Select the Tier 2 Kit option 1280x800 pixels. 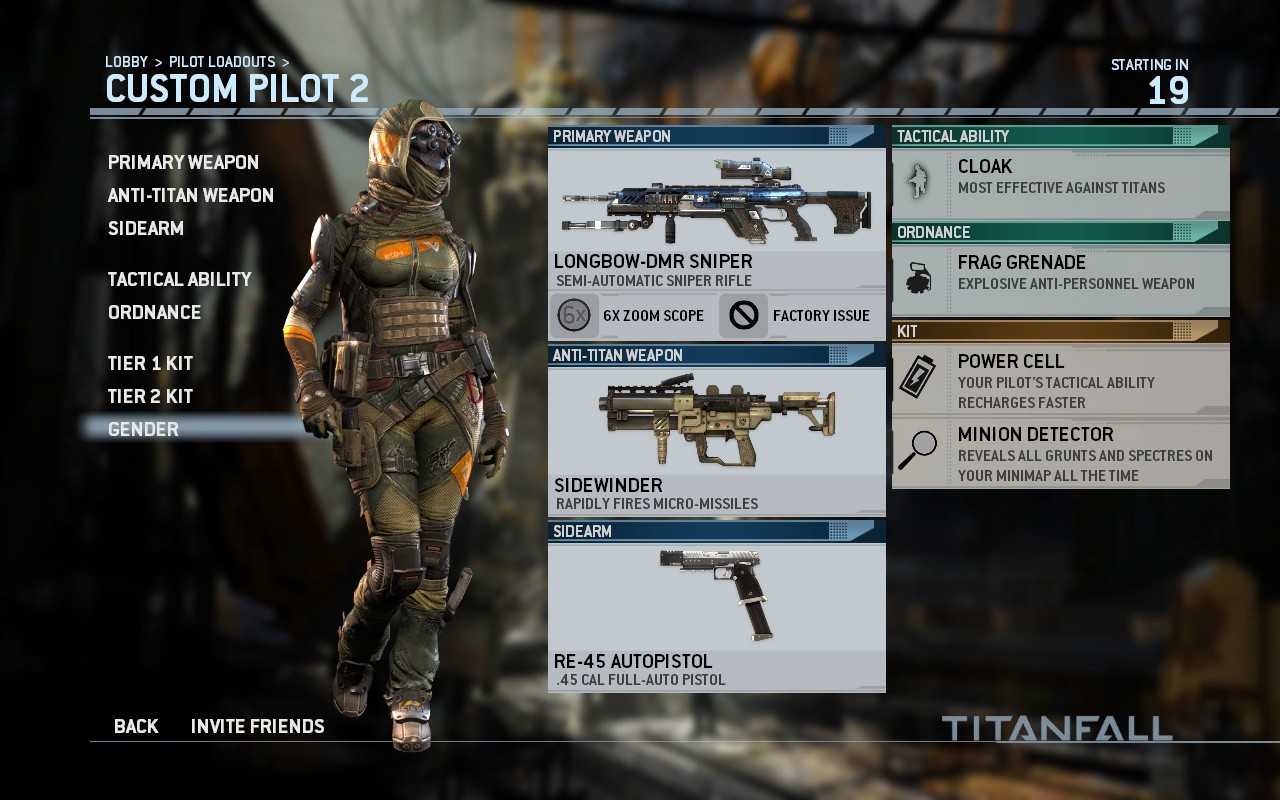click(150, 396)
